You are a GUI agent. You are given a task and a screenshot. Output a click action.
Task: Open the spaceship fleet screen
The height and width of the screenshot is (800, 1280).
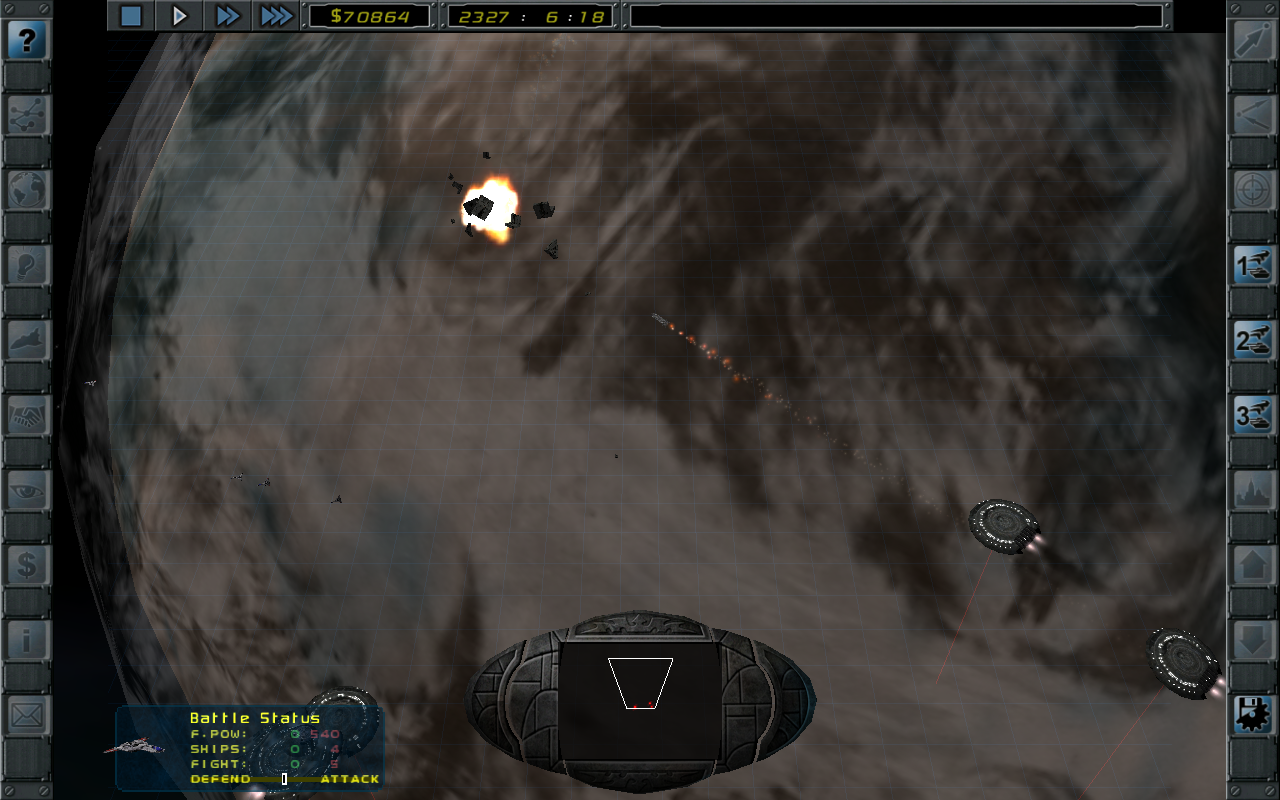coord(27,340)
